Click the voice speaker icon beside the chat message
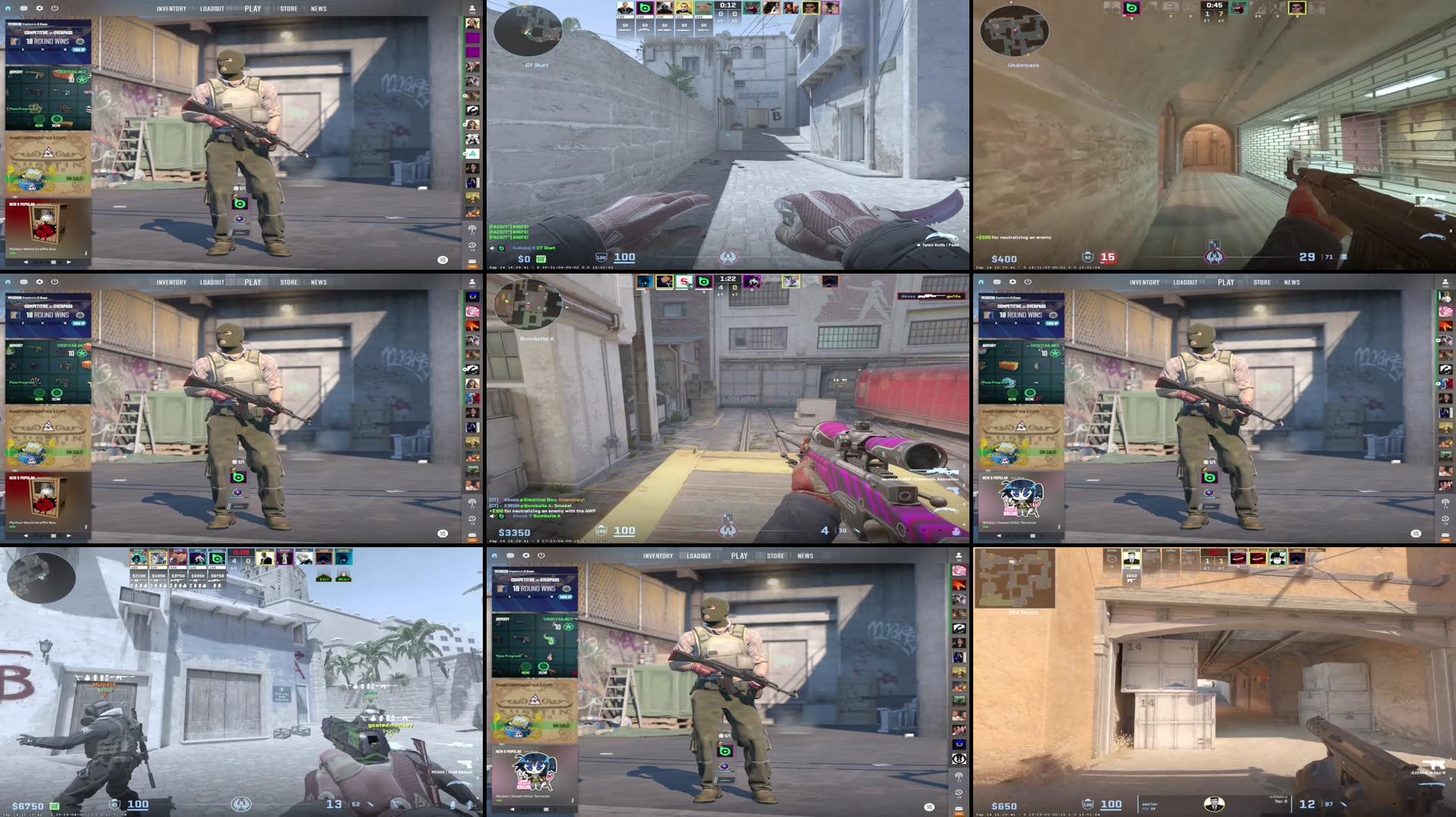Viewport: 1456px width, 817px height. tap(493, 247)
